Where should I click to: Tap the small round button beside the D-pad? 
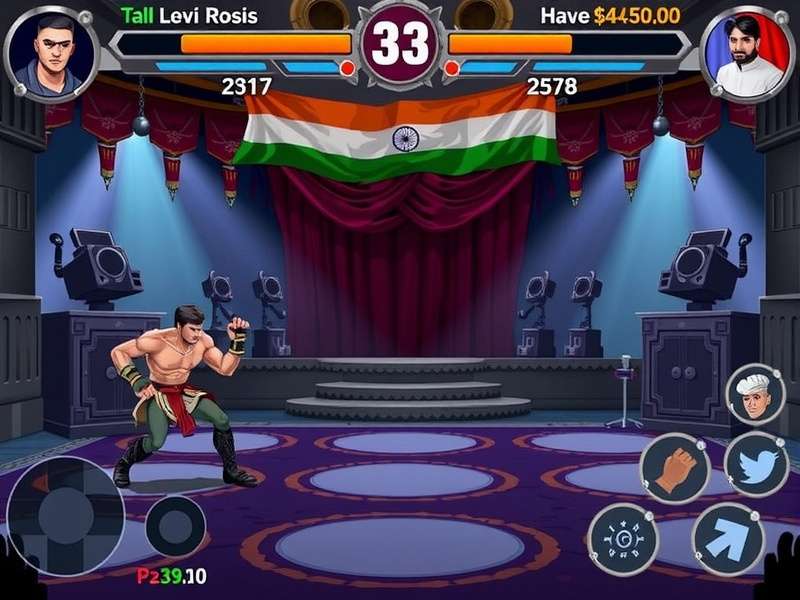176,526
